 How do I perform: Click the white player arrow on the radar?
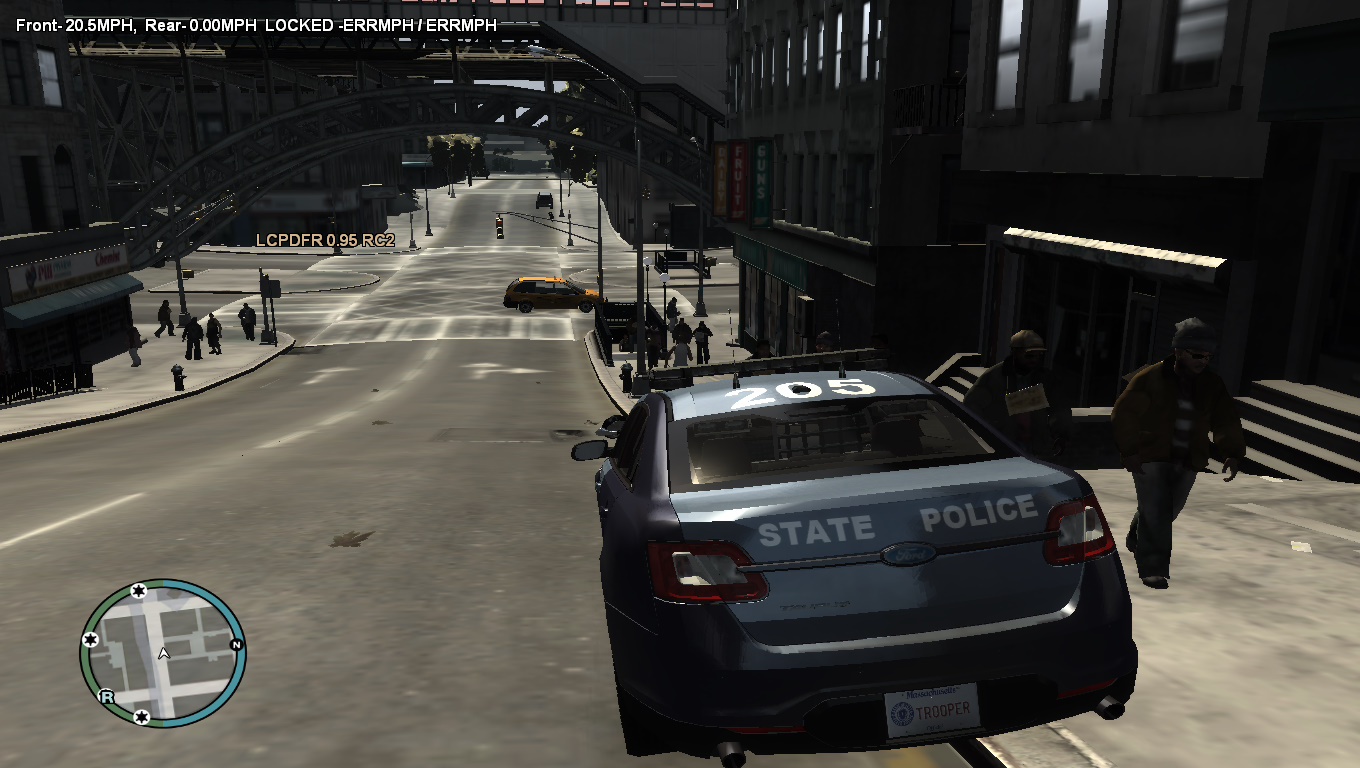(164, 654)
